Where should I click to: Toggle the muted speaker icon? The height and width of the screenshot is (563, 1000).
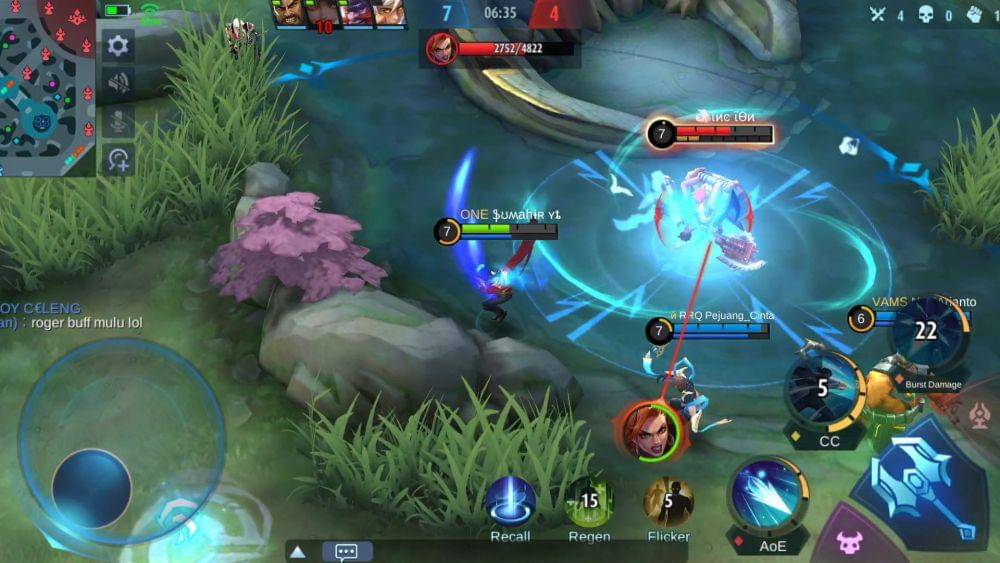pyautogui.click(x=118, y=82)
